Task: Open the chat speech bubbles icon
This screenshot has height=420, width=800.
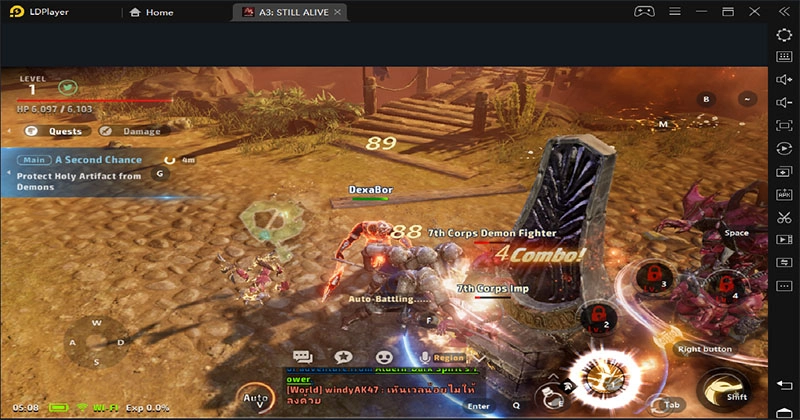Action: (x=303, y=357)
